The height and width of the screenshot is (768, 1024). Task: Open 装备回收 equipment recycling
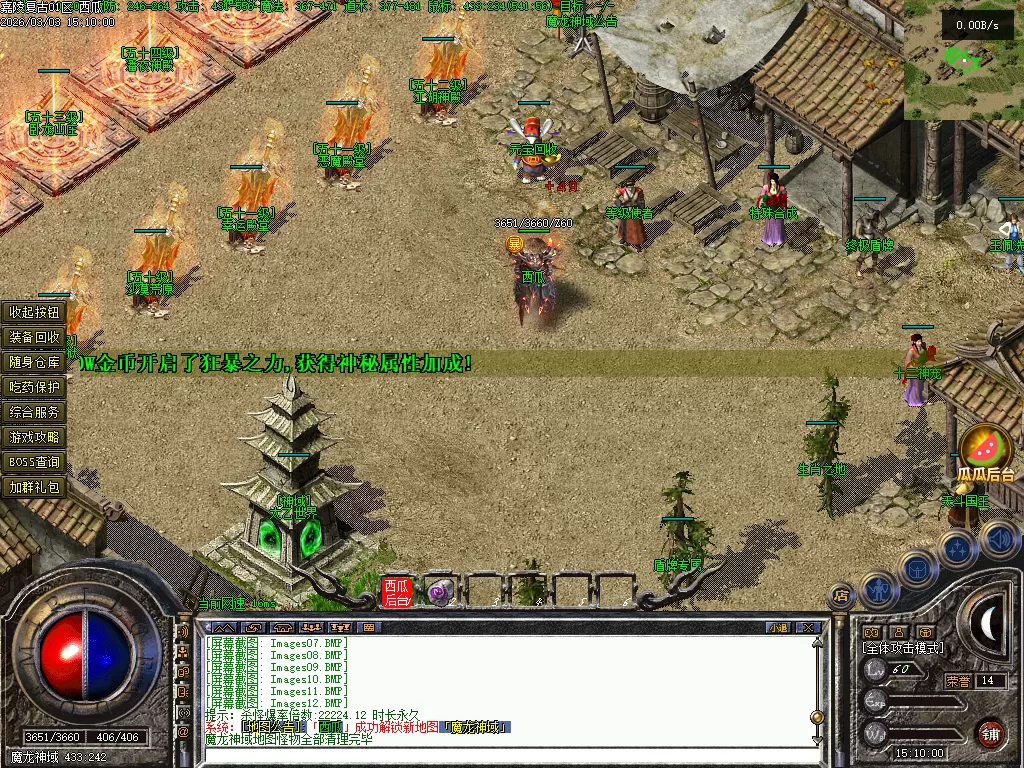[35, 337]
